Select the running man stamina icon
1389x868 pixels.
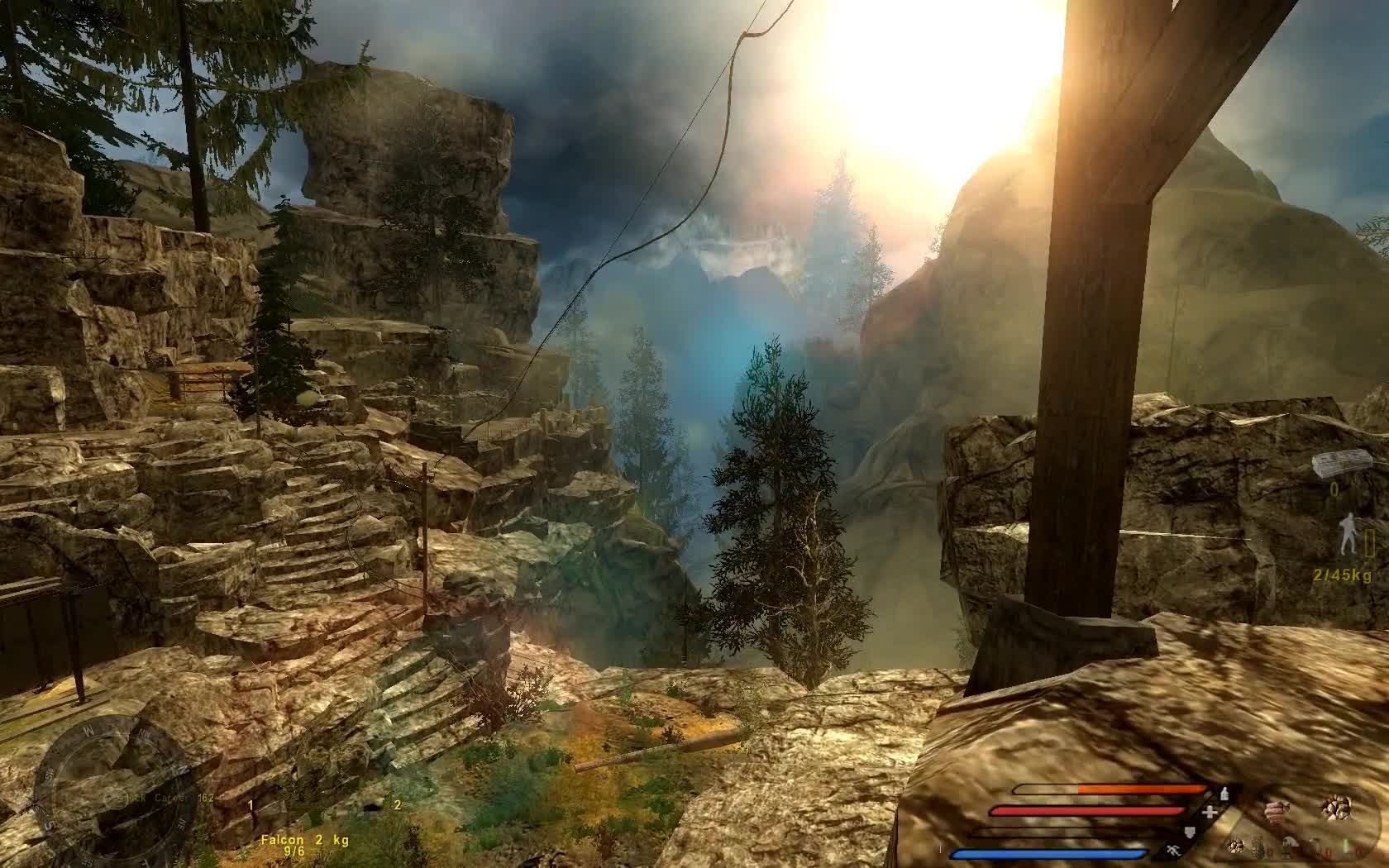(1174, 851)
